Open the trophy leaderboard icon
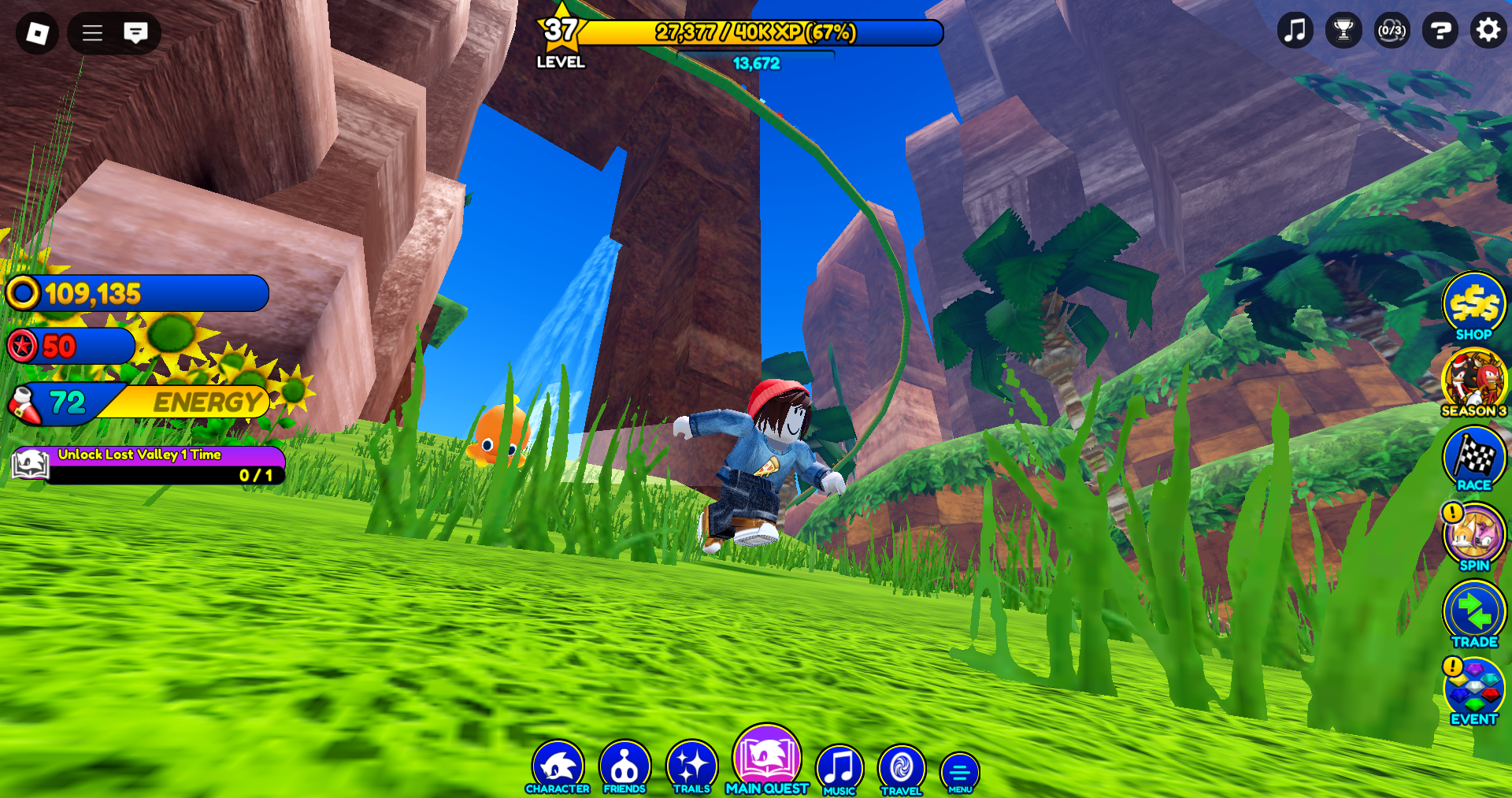Image resolution: width=1512 pixels, height=798 pixels. pos(1343,32)
